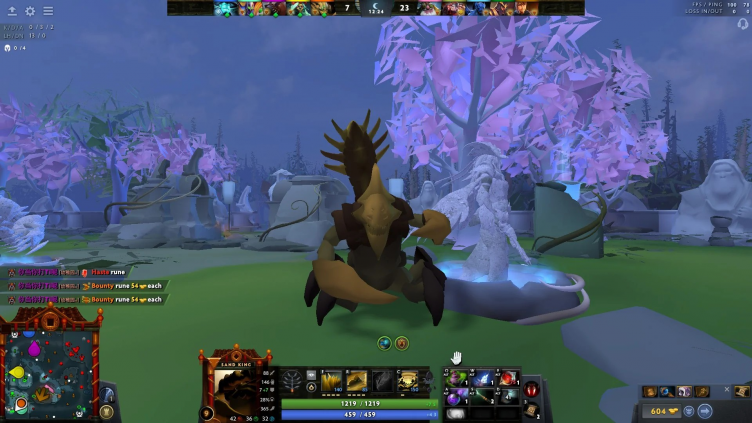Open the settings gear in top bar
752x423 pixels.
30,11
